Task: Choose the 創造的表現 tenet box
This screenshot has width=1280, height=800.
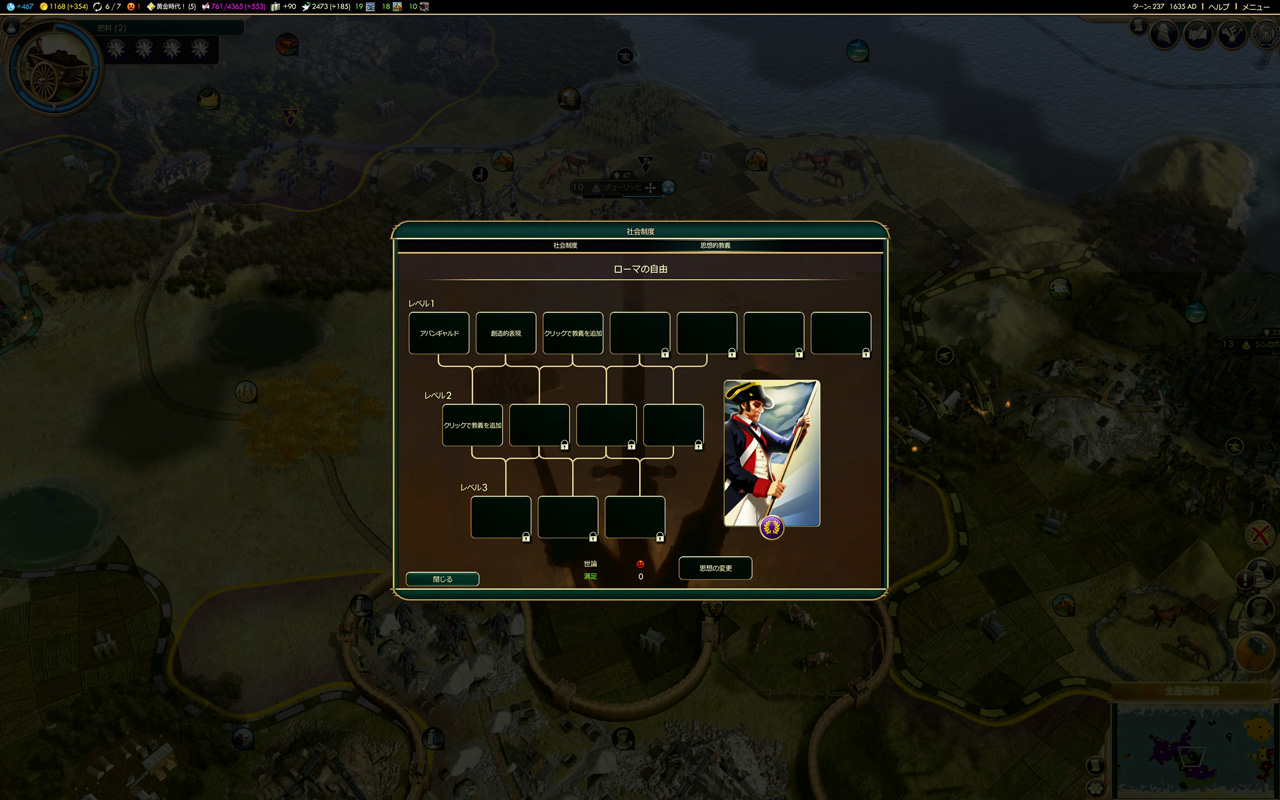Action: (506, 333)
